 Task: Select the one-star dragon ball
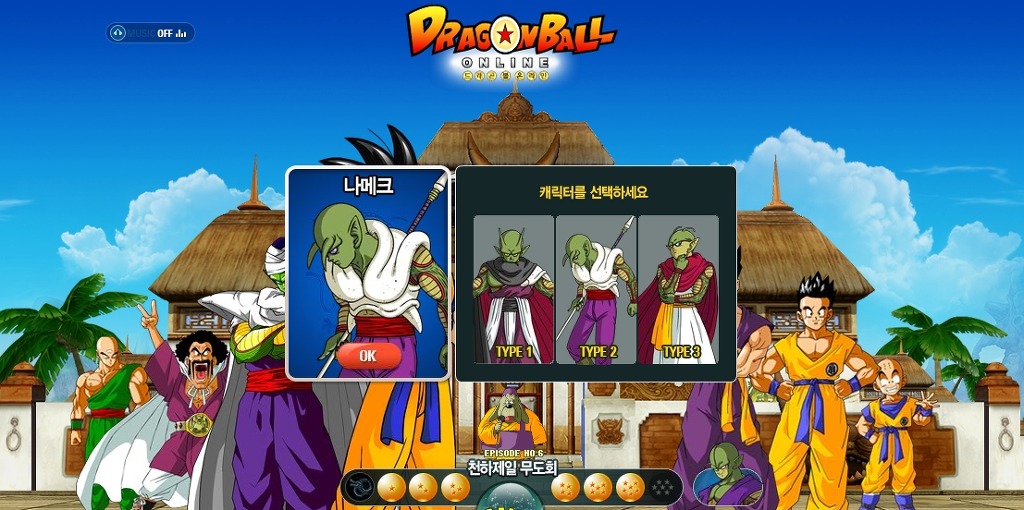[x=392, y=488]
